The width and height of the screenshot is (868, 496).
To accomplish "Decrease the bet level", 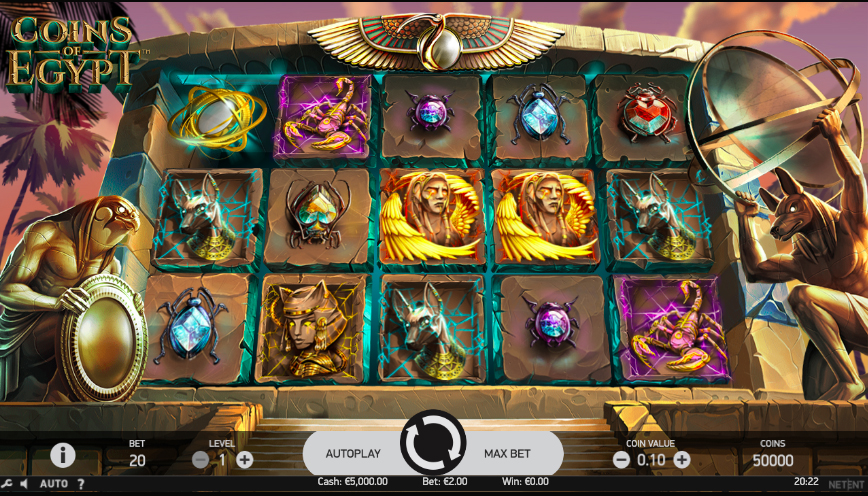I will (200, 460).
